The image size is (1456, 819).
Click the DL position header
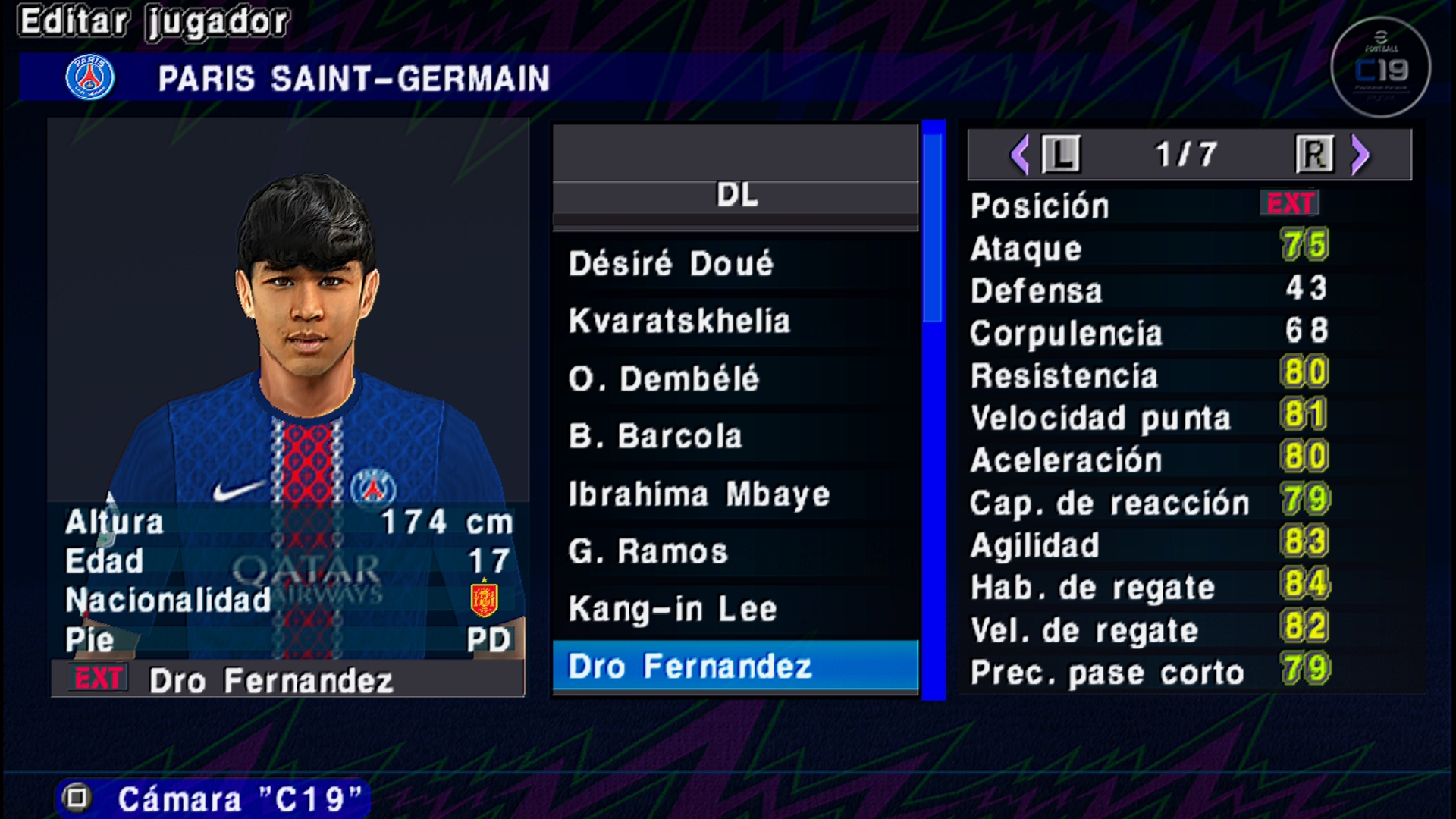[x=736, y=195]
